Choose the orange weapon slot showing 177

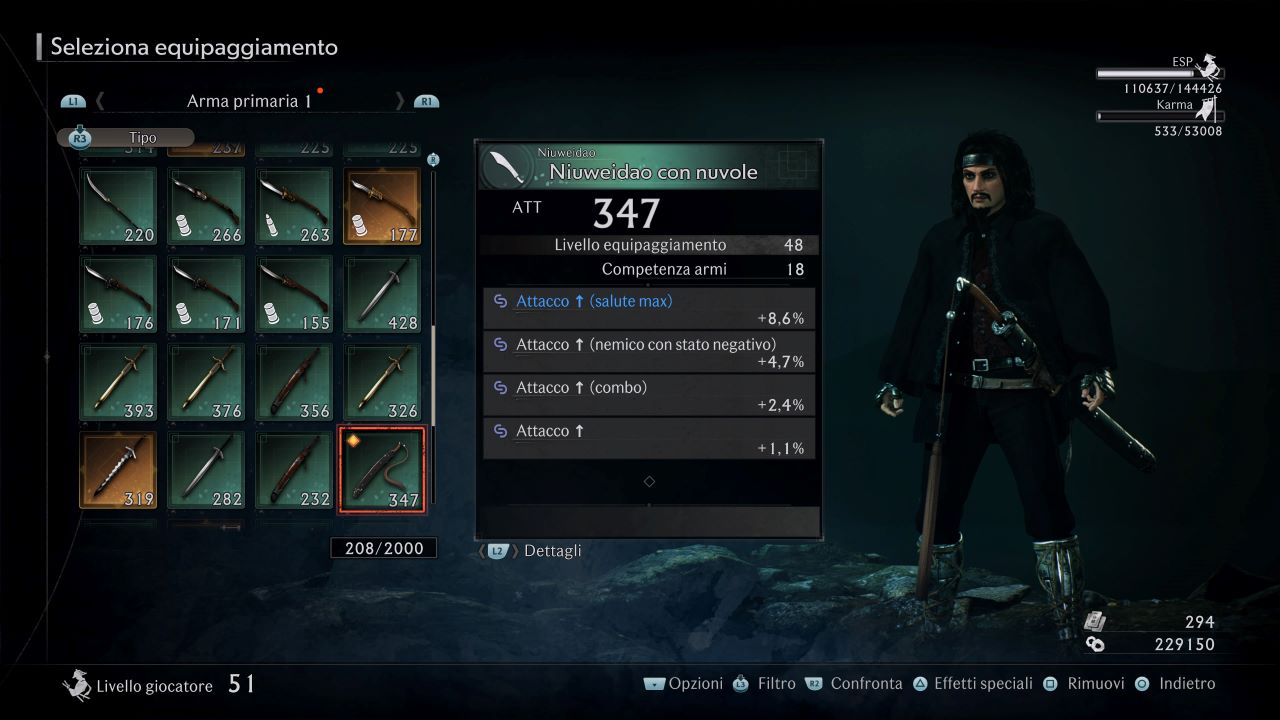[382, 205]
